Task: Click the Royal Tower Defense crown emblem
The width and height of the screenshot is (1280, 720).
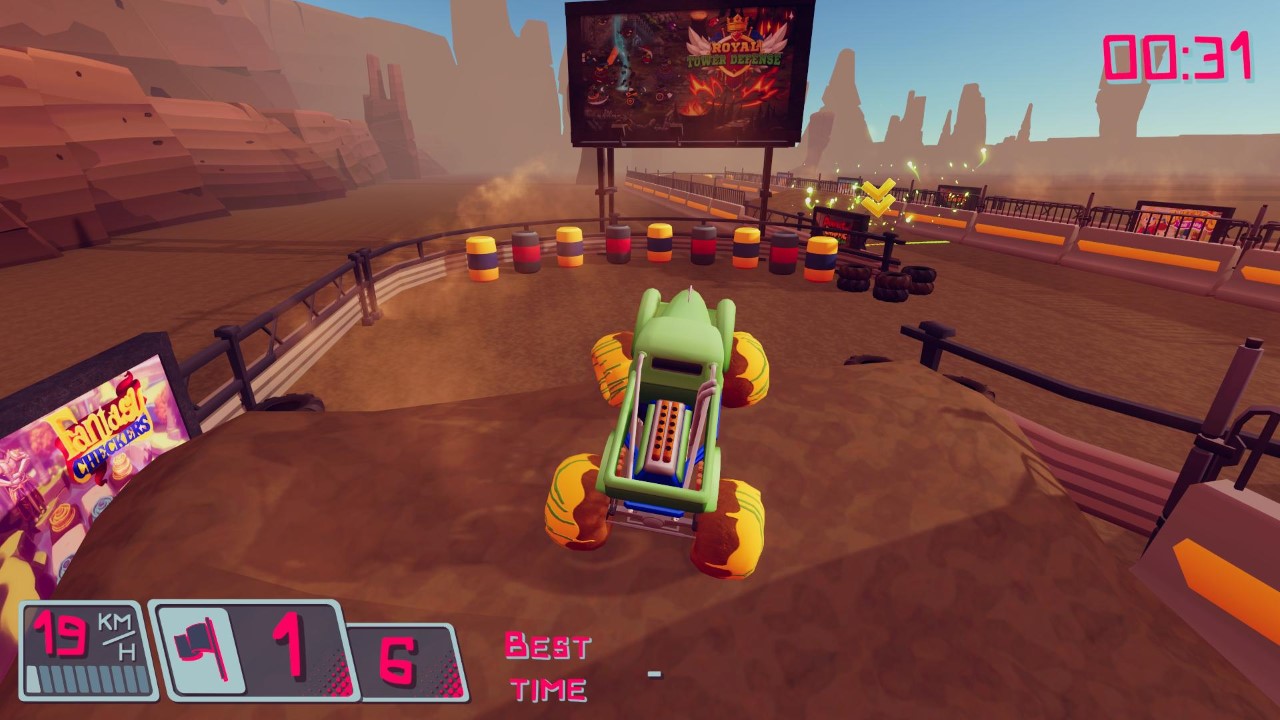Action: tap(737, 22)
